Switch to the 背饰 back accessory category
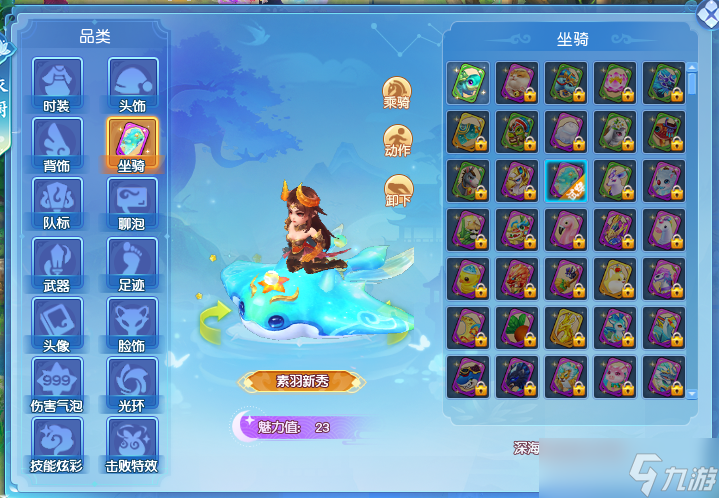The width and height of the screenshot is (719, 498). tap(56, 143)
